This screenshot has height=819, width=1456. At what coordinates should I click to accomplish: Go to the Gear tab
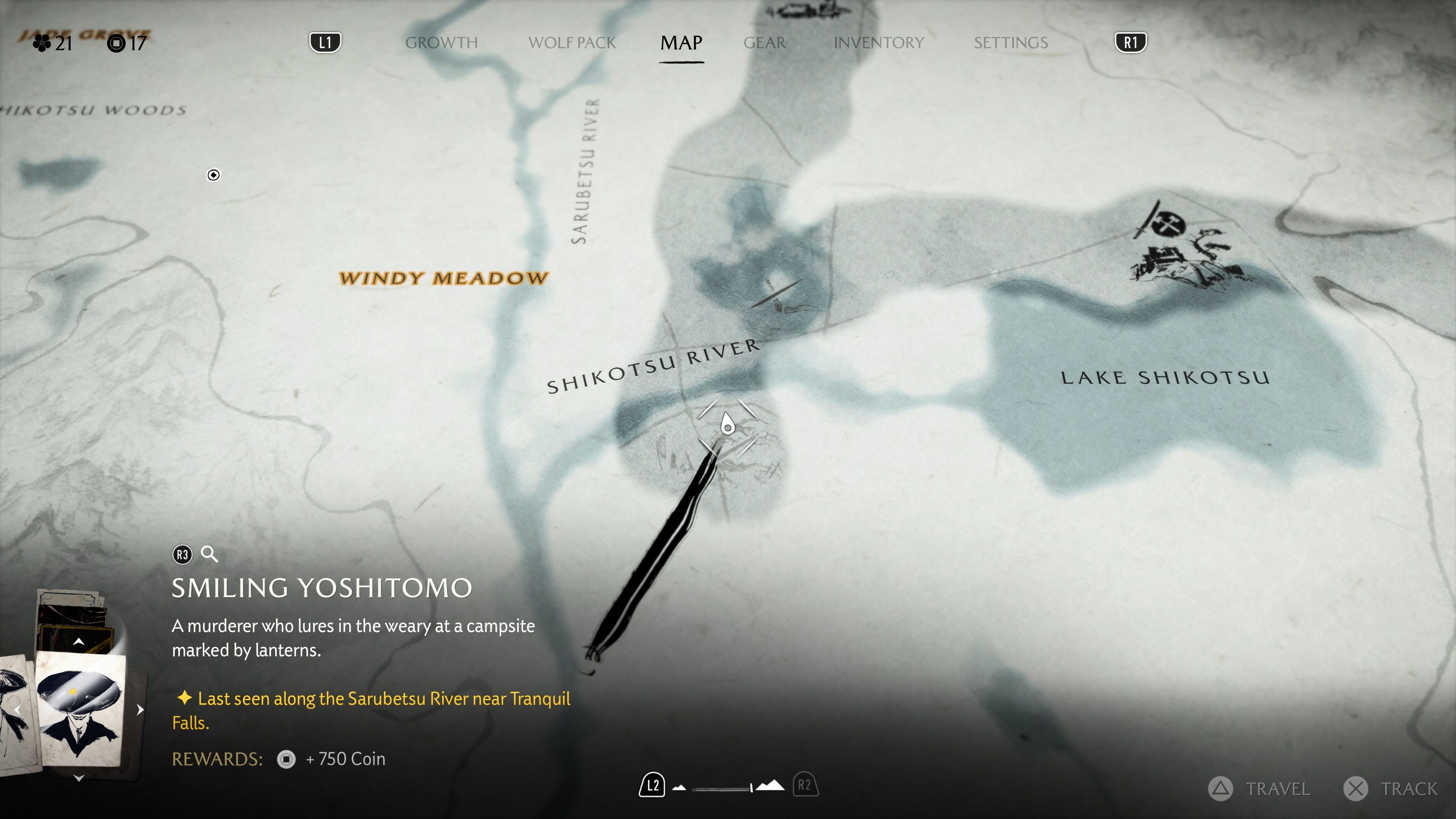(764, 42)
